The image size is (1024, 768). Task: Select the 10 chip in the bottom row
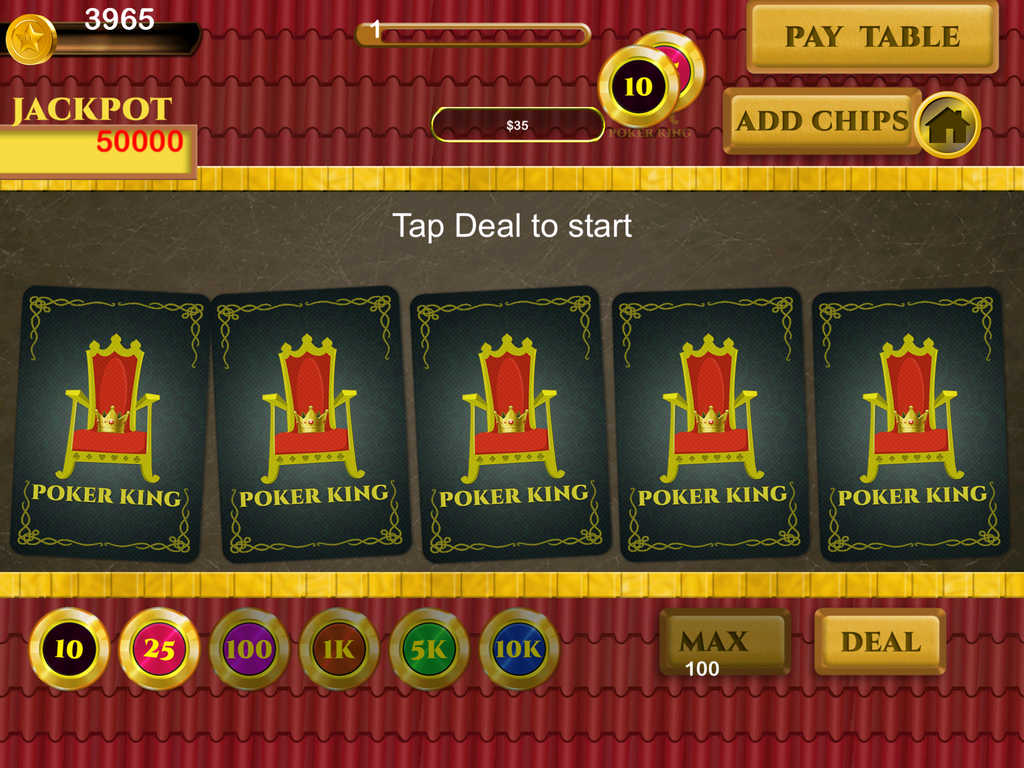pyautogui.click(x=69, y=649)
